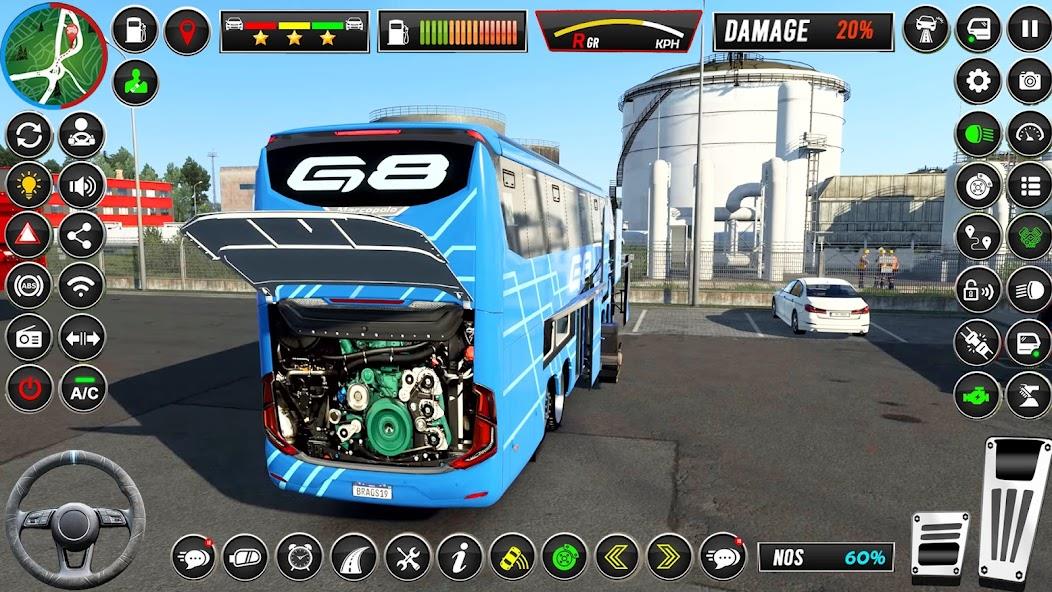1052x592 pixels.
Task: Pause the game
Action: point(1029,27)
